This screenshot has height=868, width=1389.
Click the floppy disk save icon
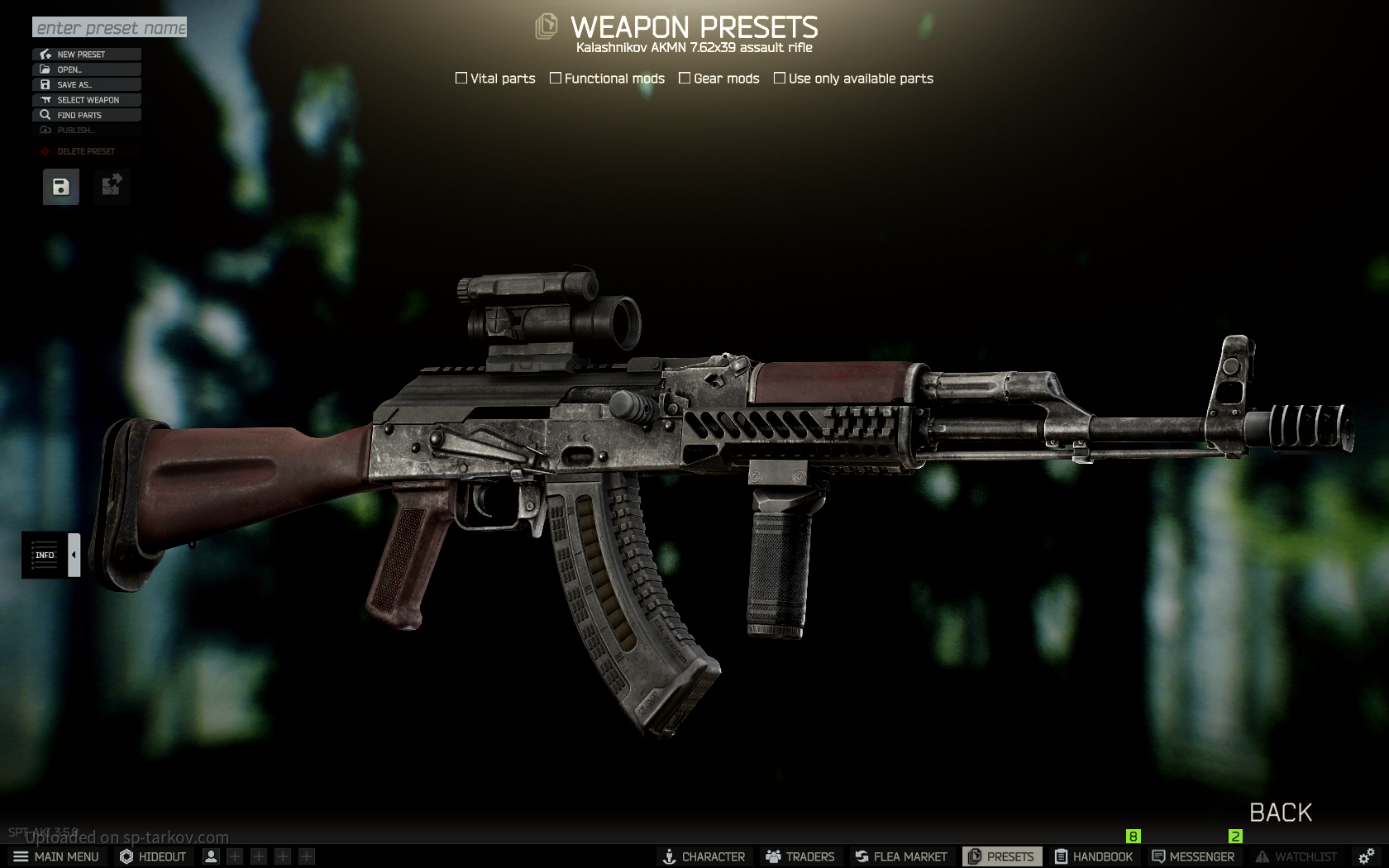(x=61, y=187)
